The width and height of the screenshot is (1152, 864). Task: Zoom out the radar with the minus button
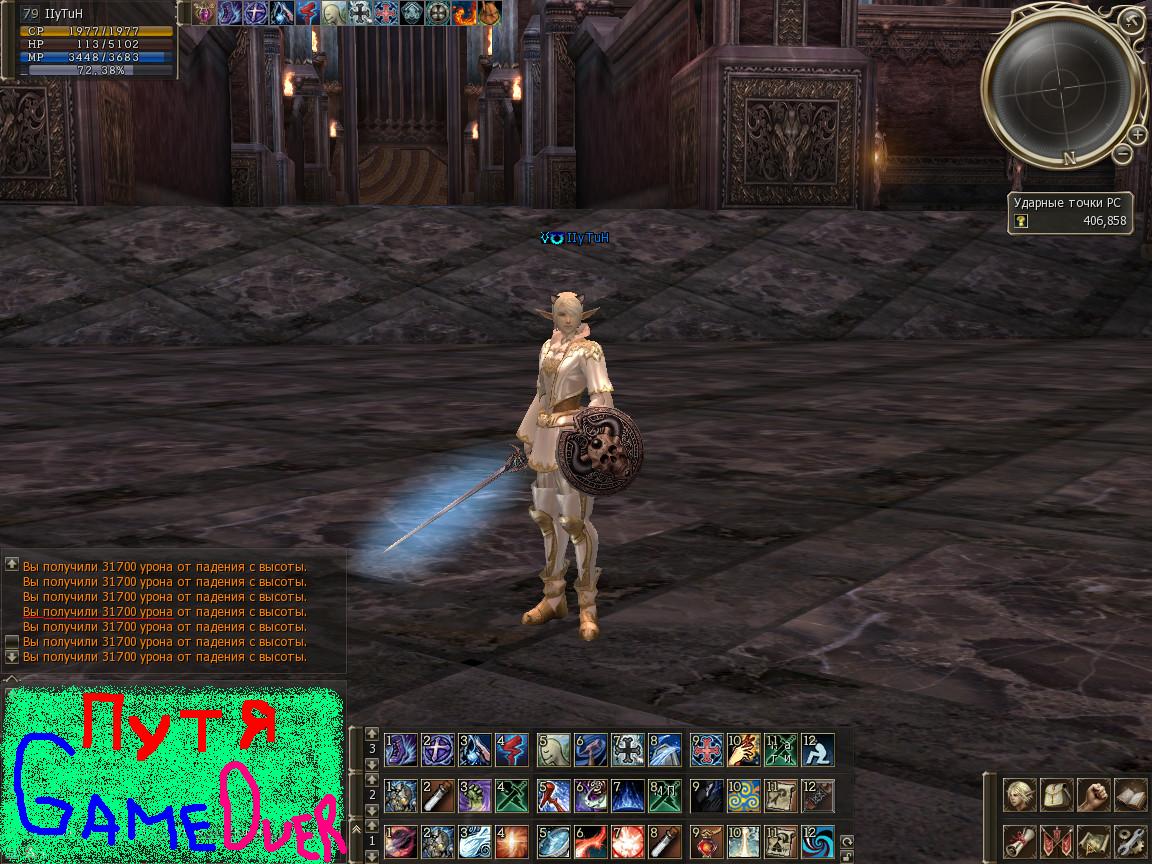[1123, 153]
